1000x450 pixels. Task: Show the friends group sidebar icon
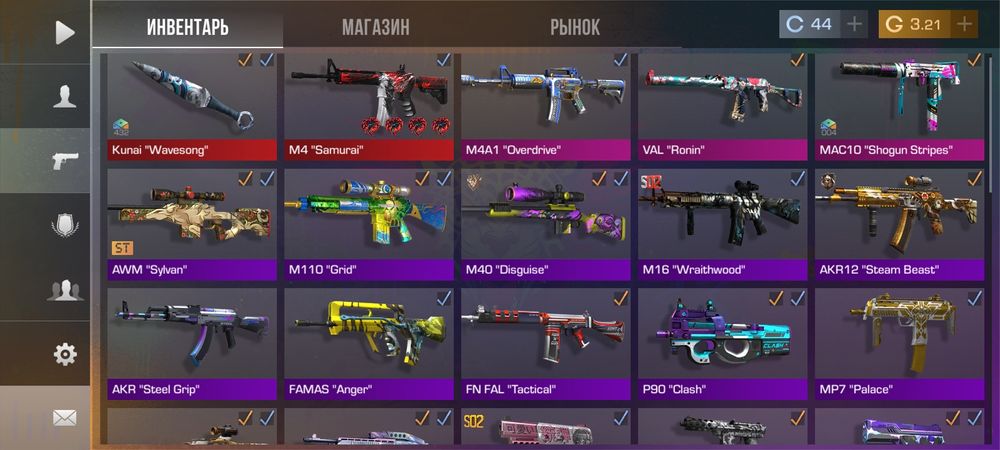coord(65,290)
